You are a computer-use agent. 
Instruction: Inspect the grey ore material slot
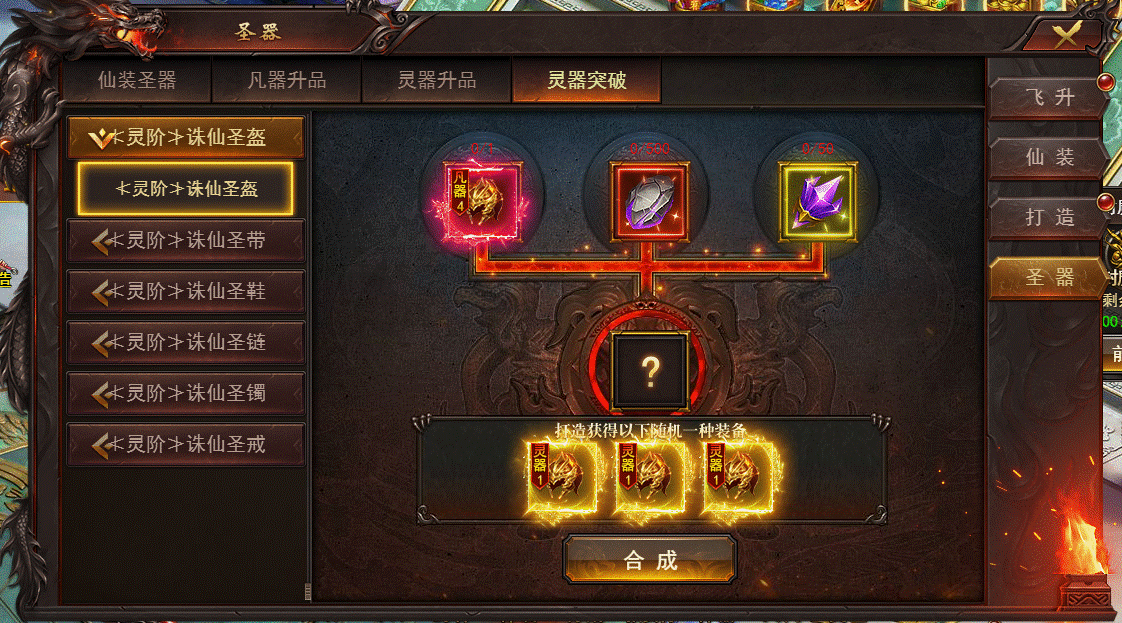(x=650, y=201)
